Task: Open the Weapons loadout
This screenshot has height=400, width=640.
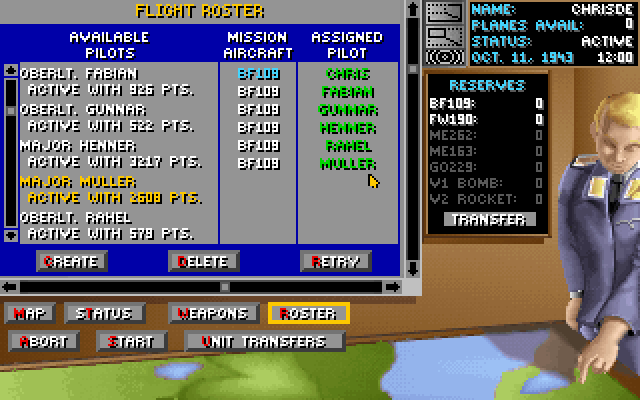Action: pos(214,313)
